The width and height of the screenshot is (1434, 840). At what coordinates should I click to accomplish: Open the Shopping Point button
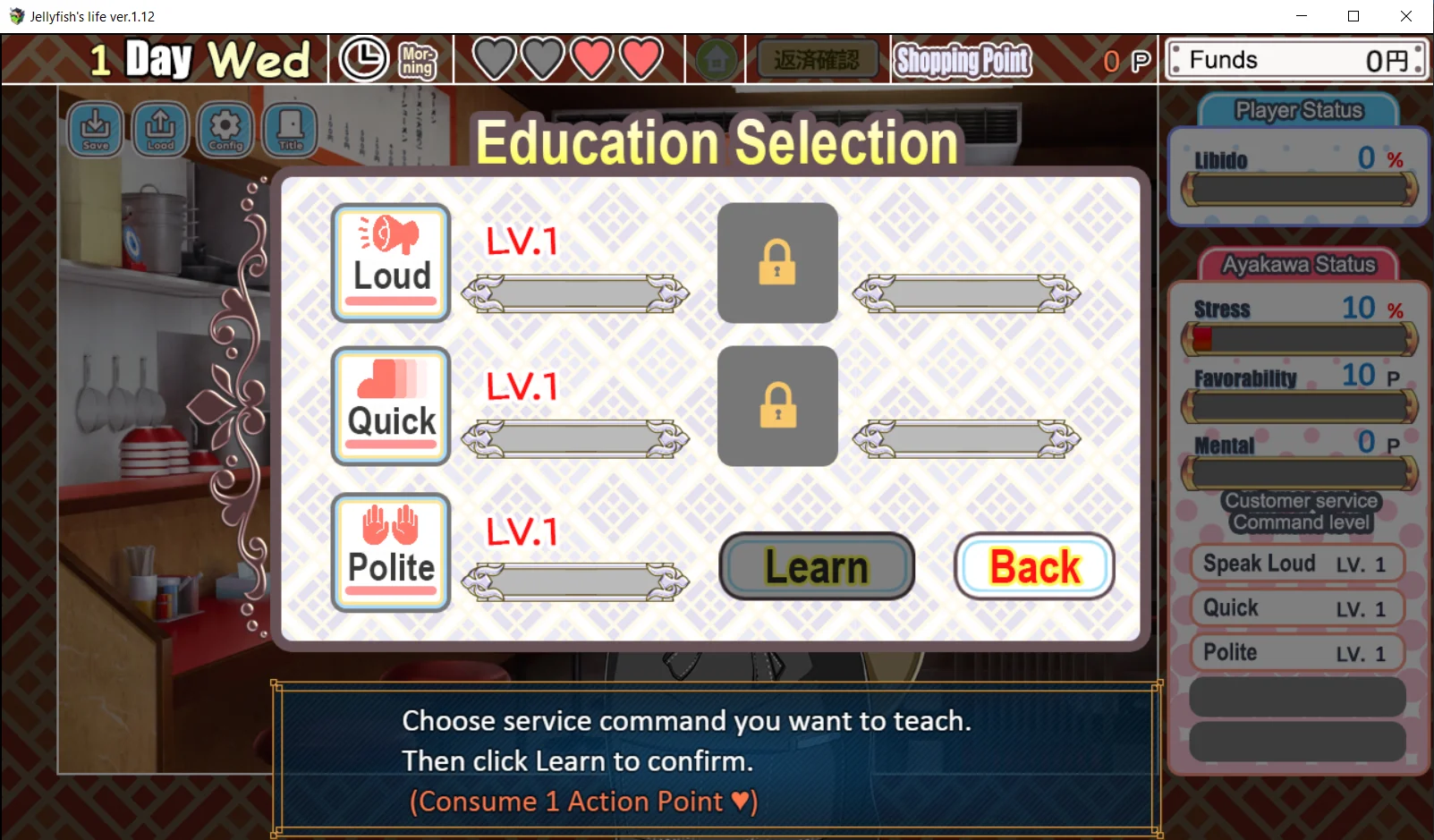(x=963, y=60)
